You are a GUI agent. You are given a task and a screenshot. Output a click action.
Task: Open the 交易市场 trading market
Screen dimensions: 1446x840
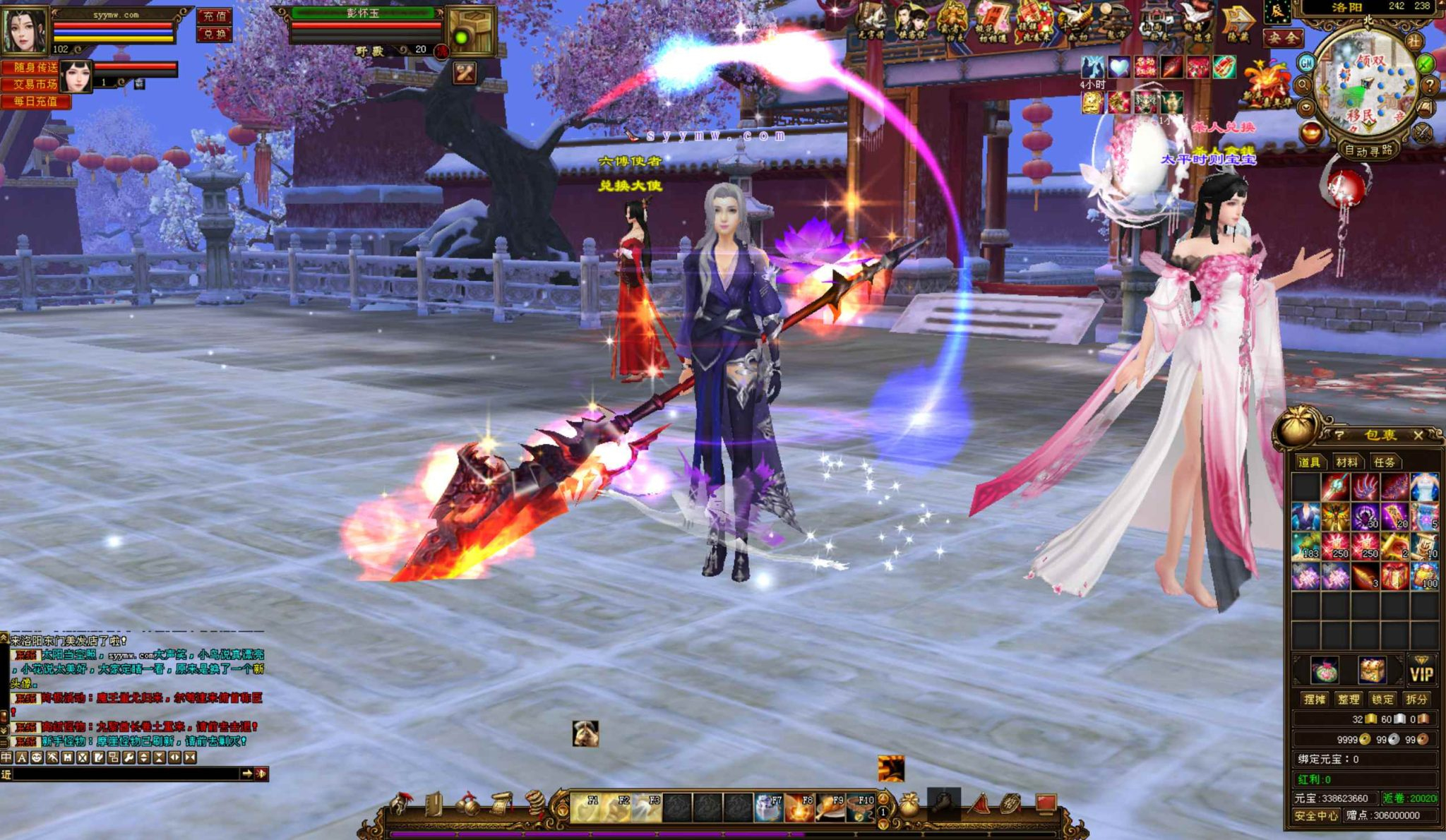[35, 84]
